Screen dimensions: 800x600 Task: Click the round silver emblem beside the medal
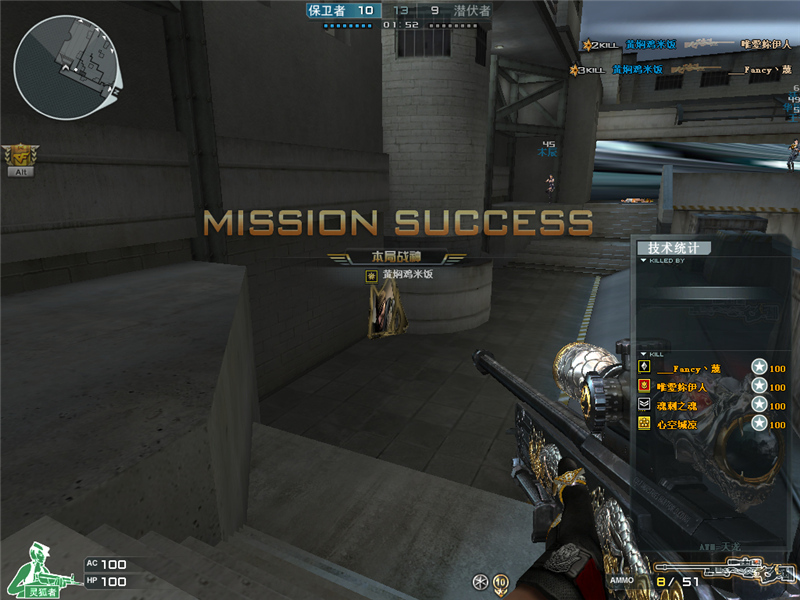(x=481, y=582)
